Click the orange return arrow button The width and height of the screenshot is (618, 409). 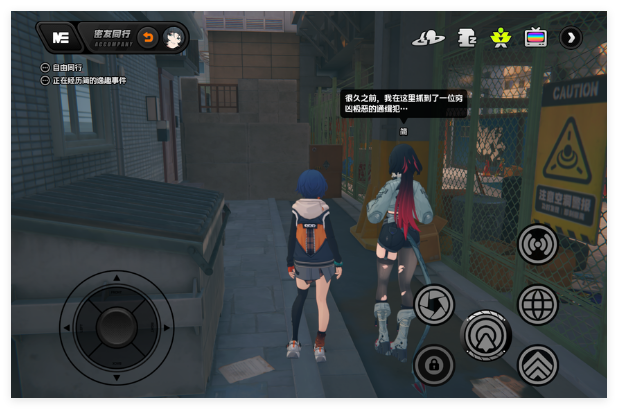(147, 38)
